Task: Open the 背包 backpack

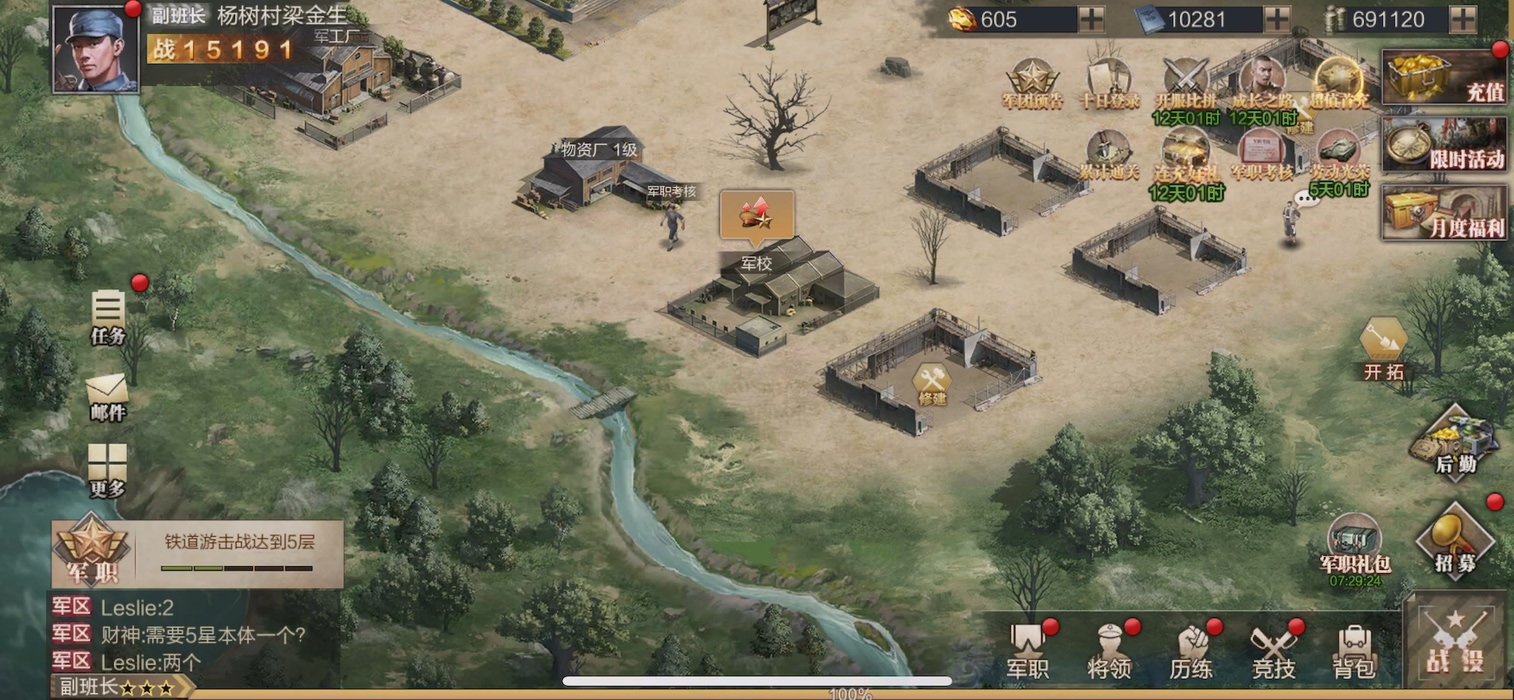Action: pyautogui.click(x=1354, y=651)
